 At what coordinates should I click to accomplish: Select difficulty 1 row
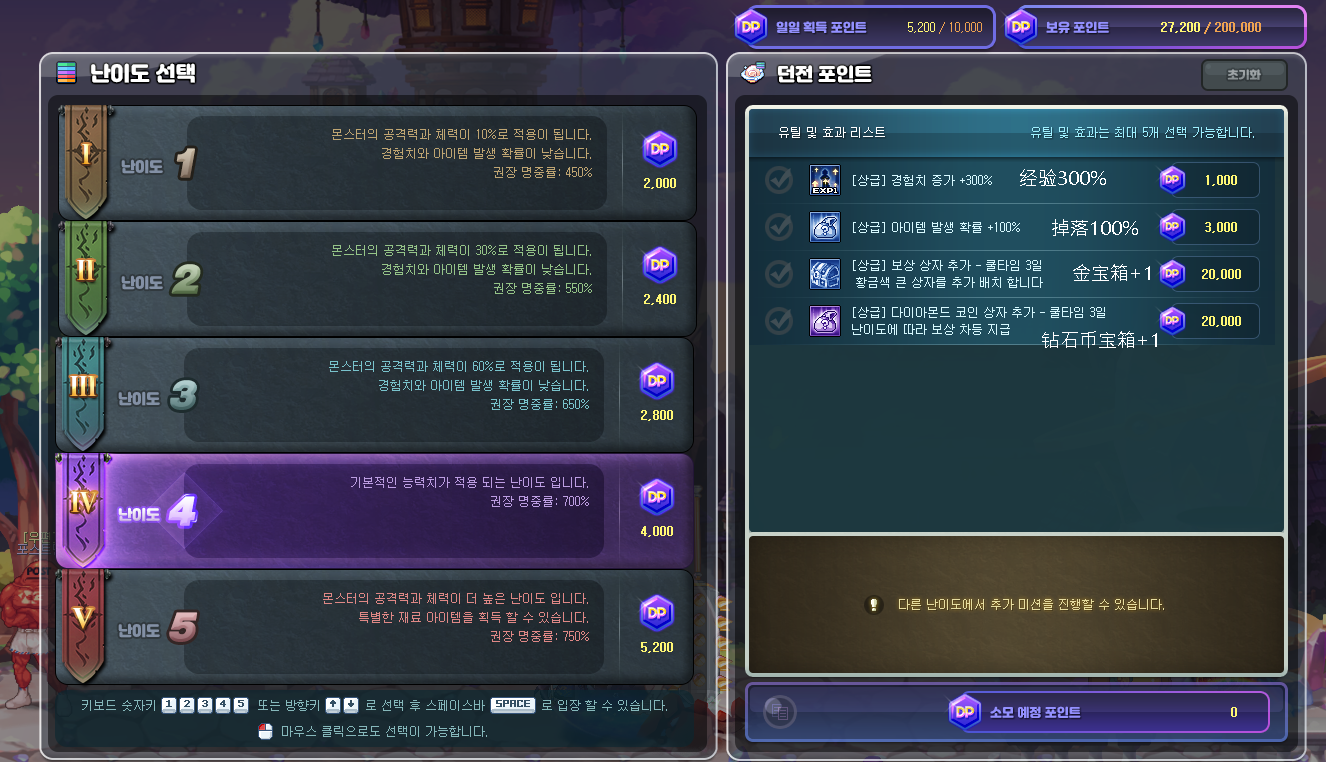pyautogui.click(x=375, y=163)
